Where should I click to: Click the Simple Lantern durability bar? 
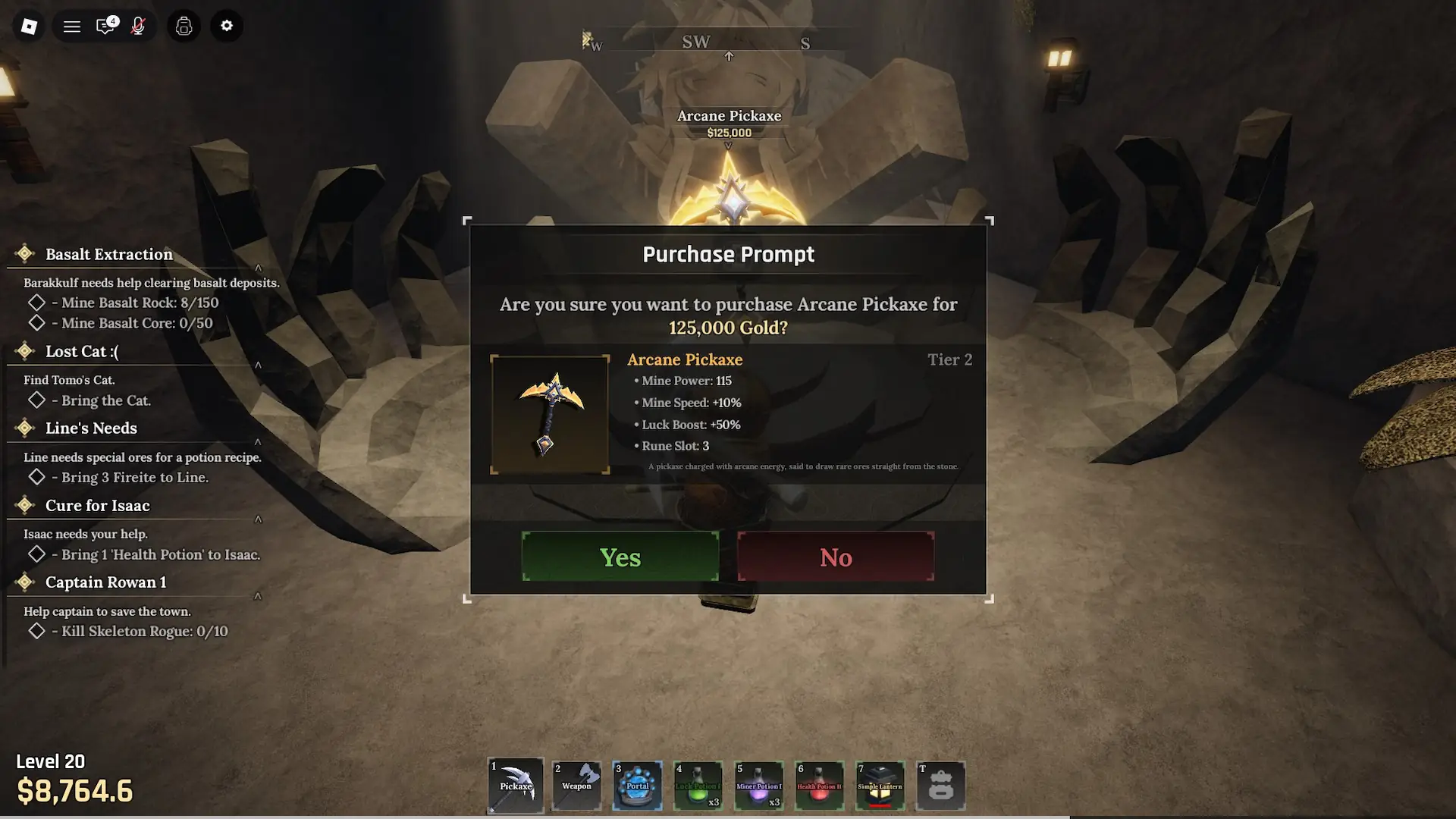(880, 805)
